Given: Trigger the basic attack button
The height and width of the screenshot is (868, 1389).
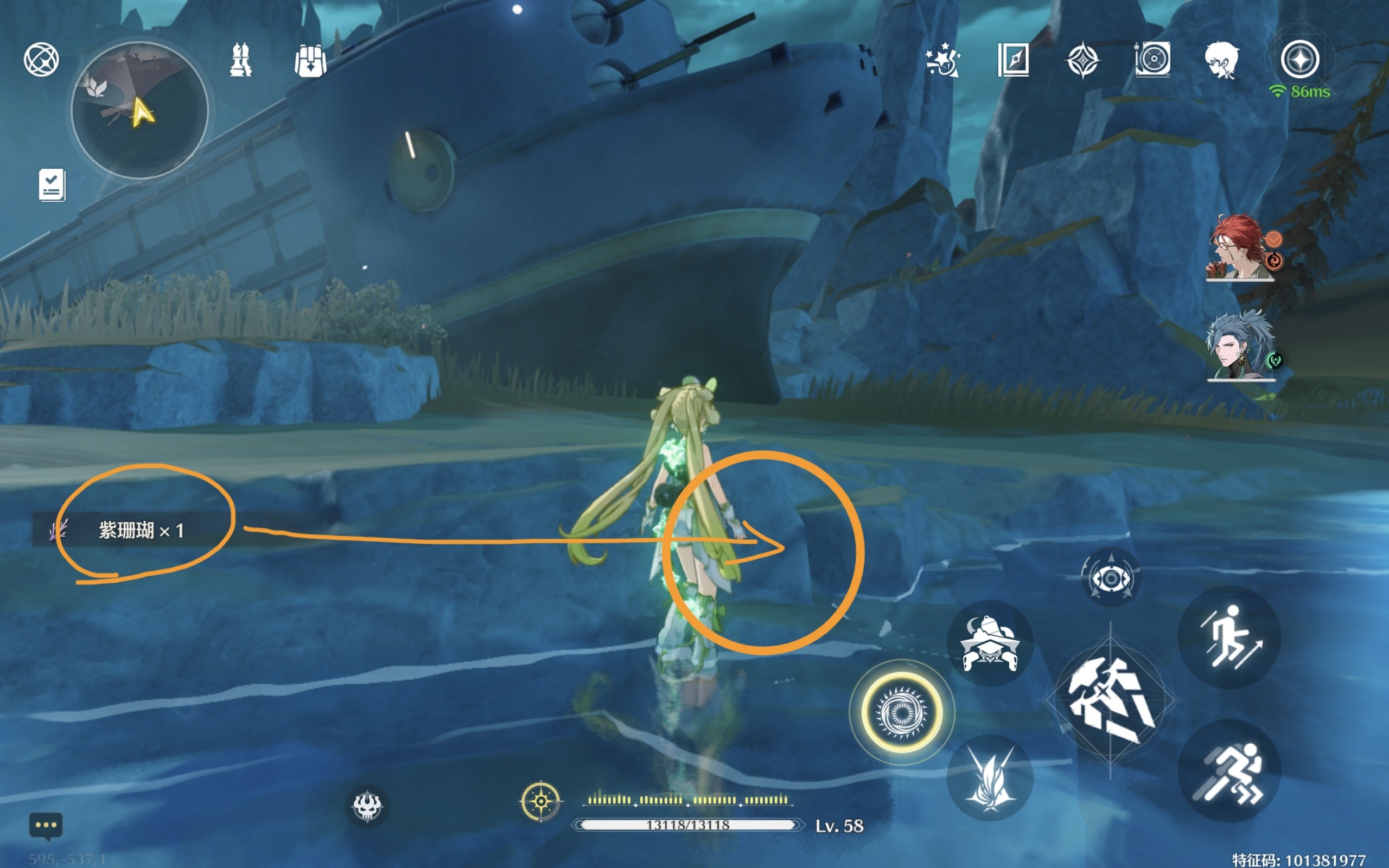Looking at the screenshot, I should point(1110,700).
